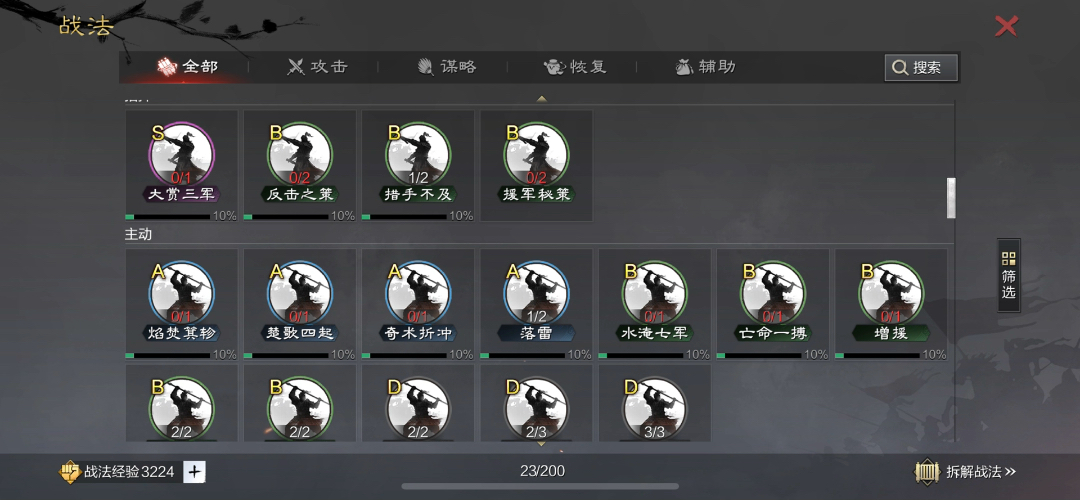Open the 筛选 filter panel

point(1008,275)
